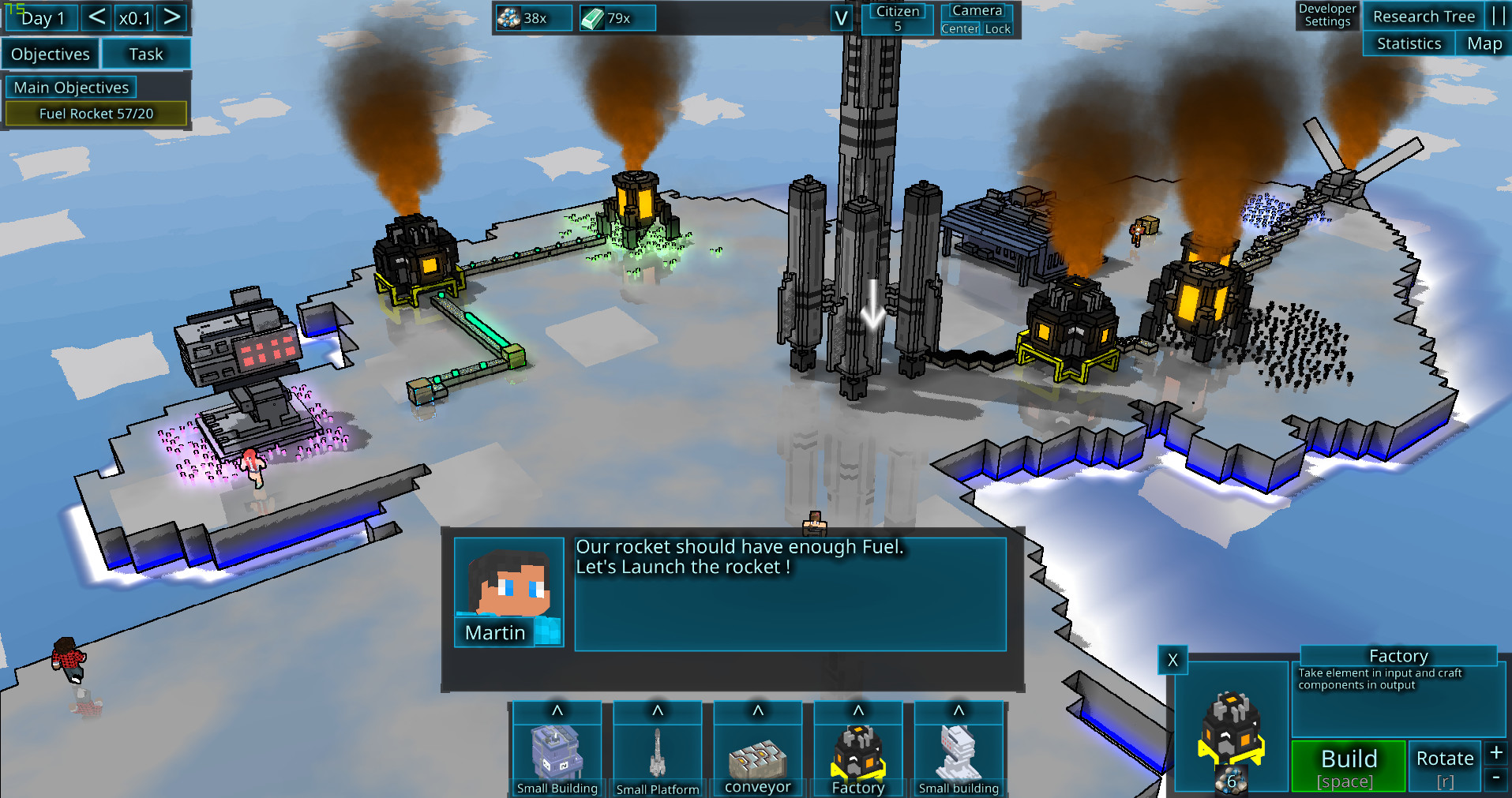This screenshot has height=798, width=1512.
Task: Pause the game
Action: pos(1498,17)
